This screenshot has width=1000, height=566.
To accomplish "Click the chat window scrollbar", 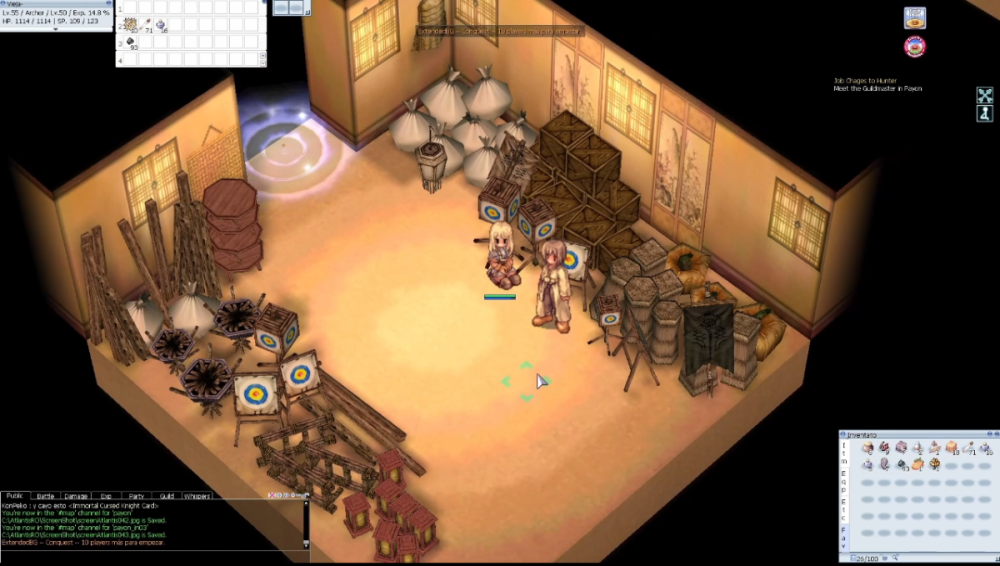I will 306,522.
